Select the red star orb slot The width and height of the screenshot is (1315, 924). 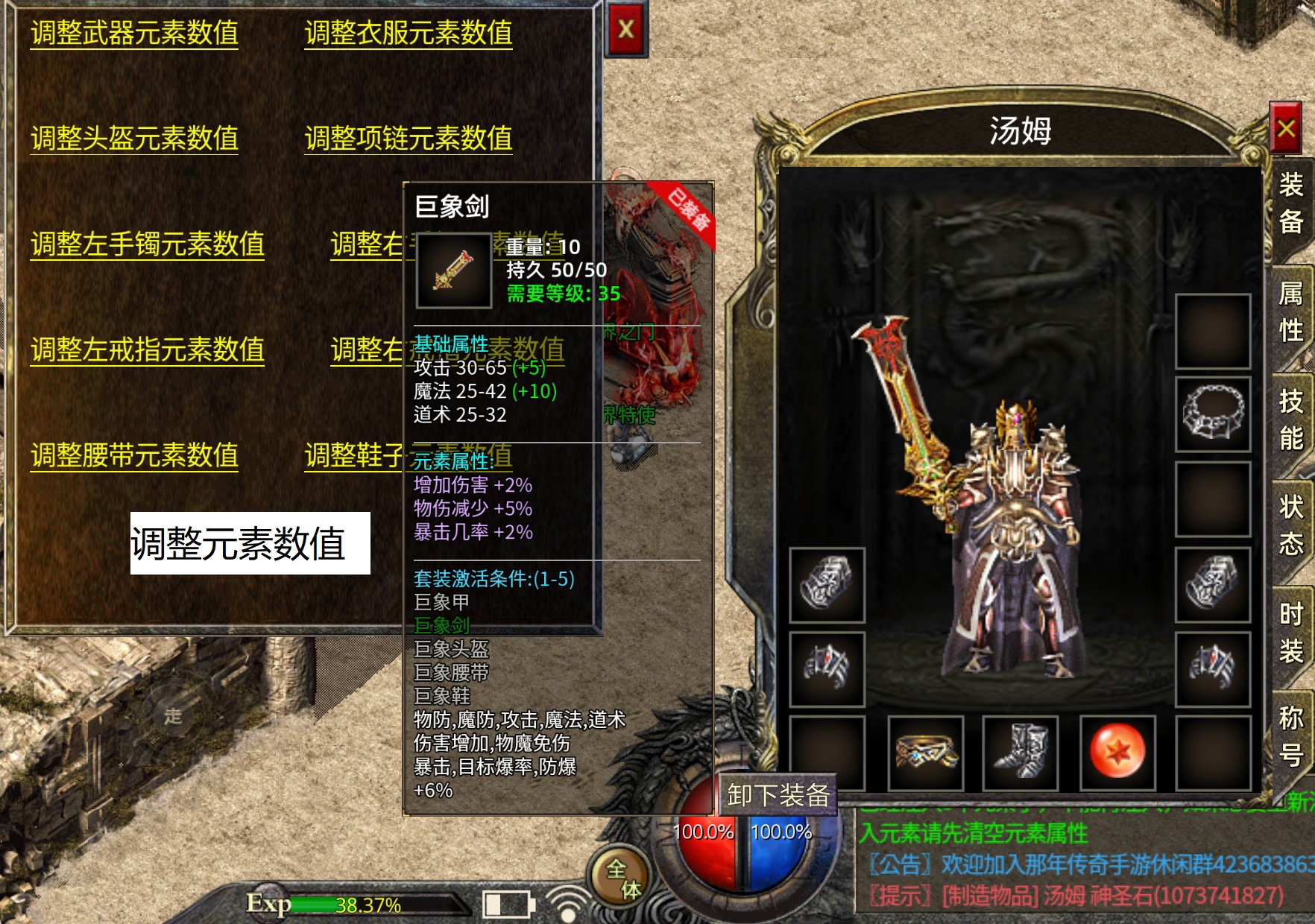[x=1117, y=752]
